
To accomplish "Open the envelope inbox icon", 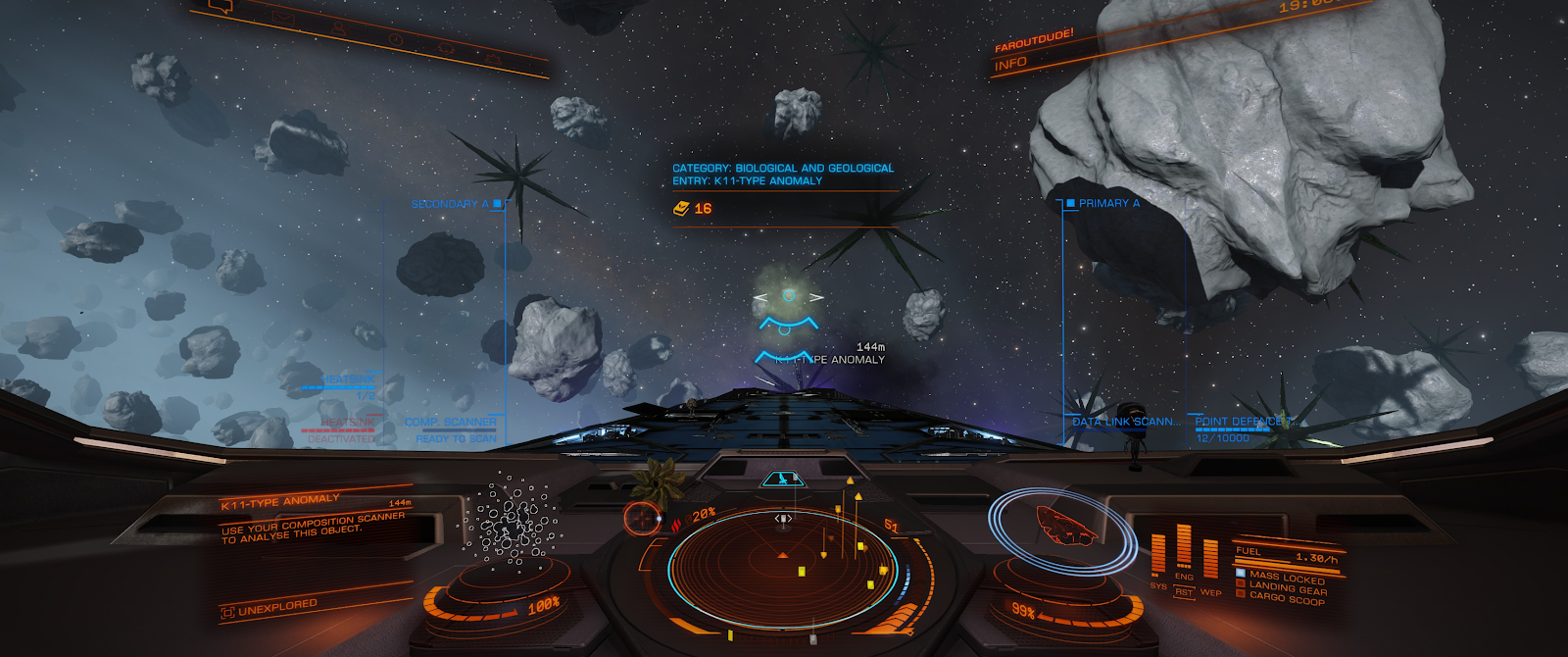I will click(x=283, y=17).
